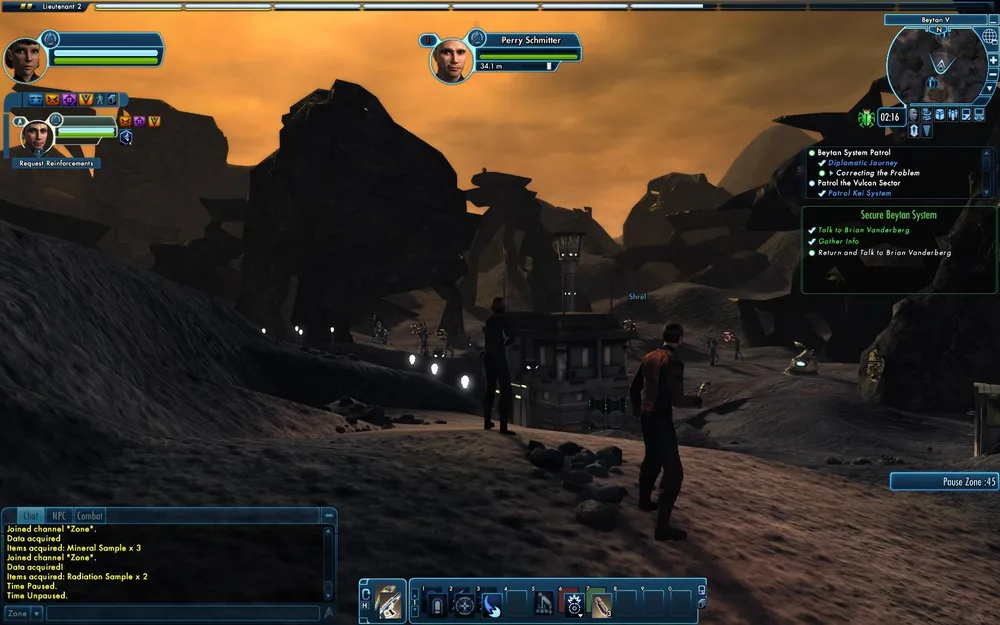1000x625 pixels.
Task: Open the minimap
Action: pos(935,66)
